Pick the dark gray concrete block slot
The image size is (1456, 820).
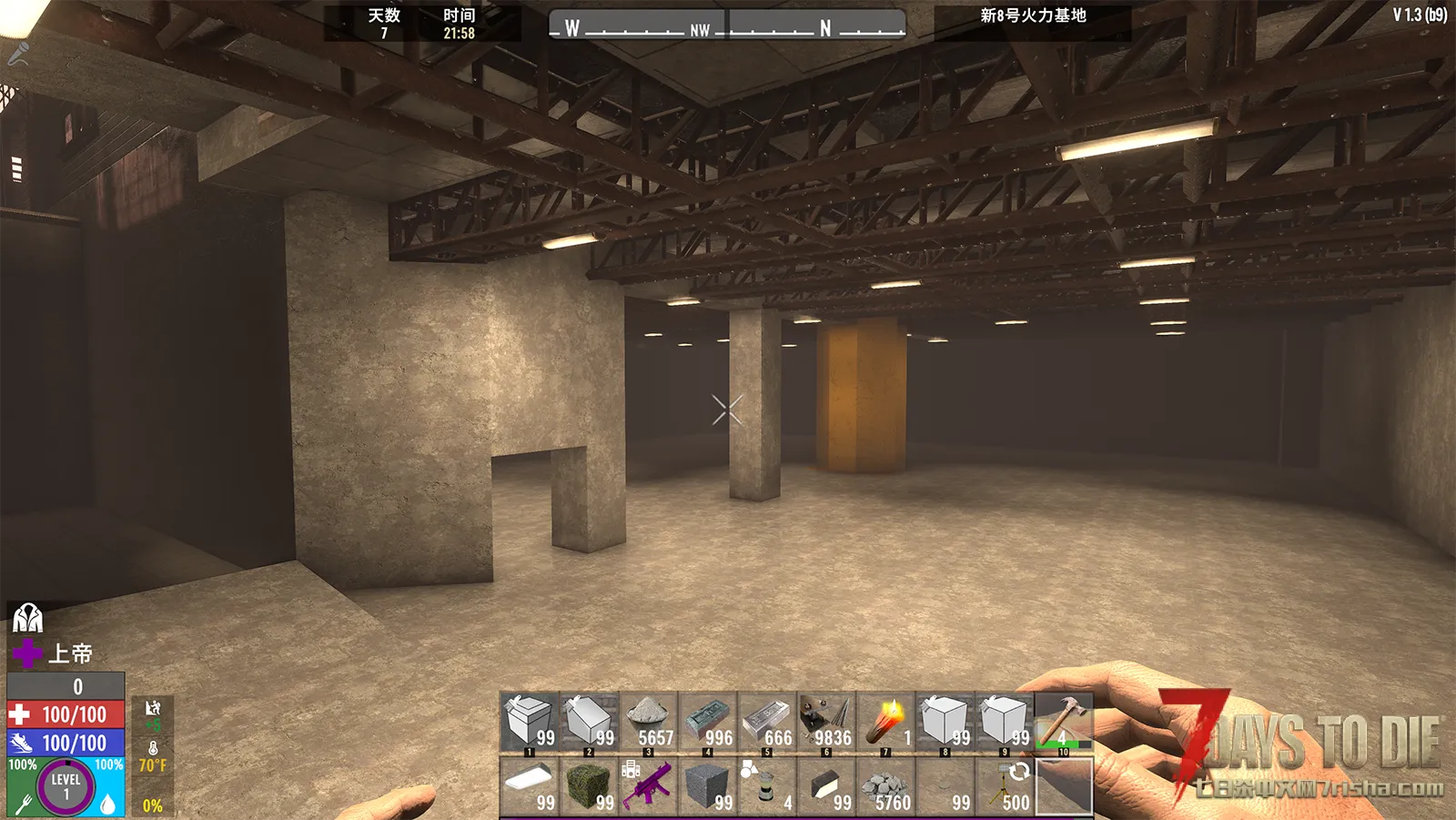click(708, 785)
